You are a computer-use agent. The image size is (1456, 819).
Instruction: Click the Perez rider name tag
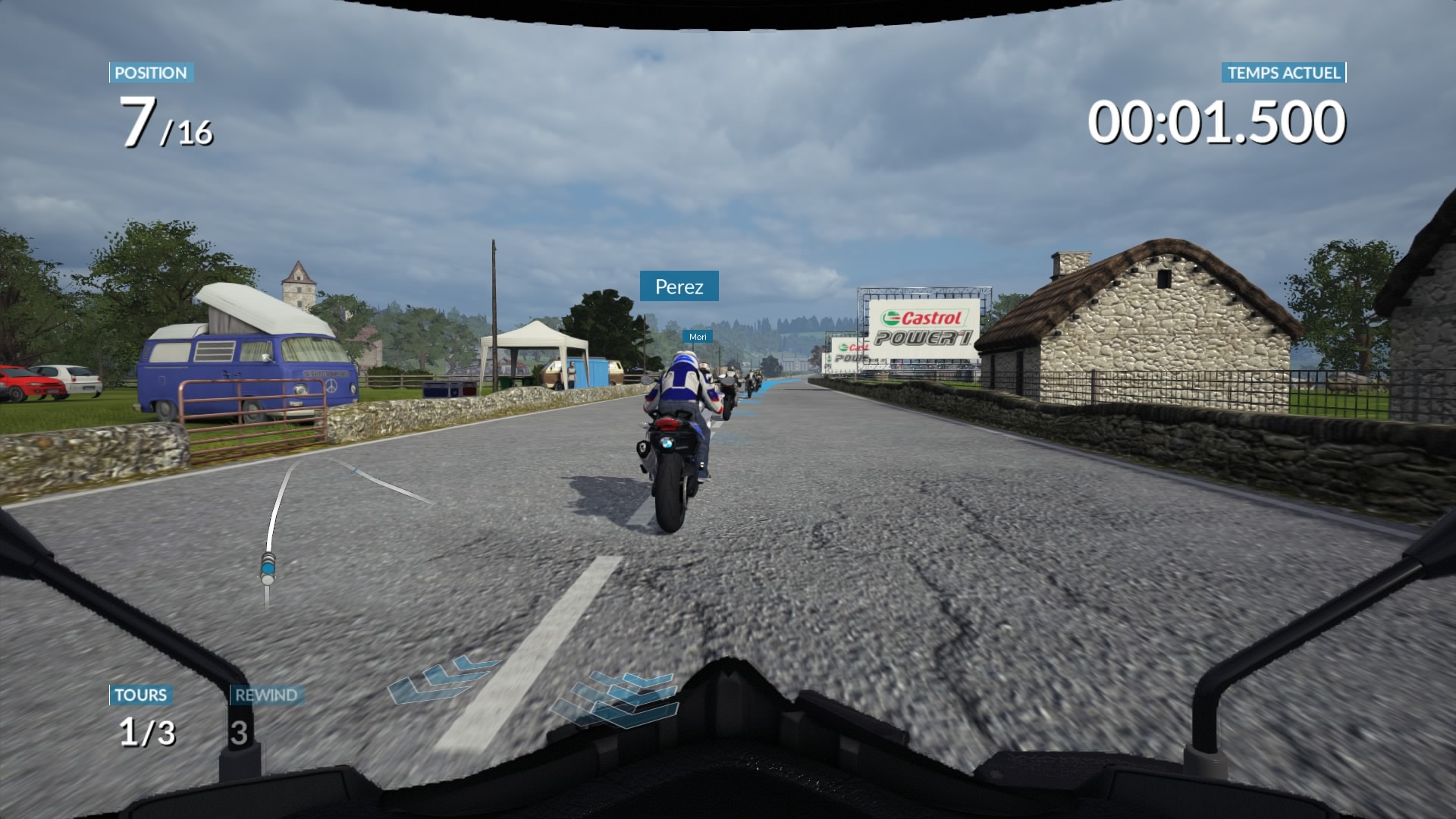[x=679, y=287]
